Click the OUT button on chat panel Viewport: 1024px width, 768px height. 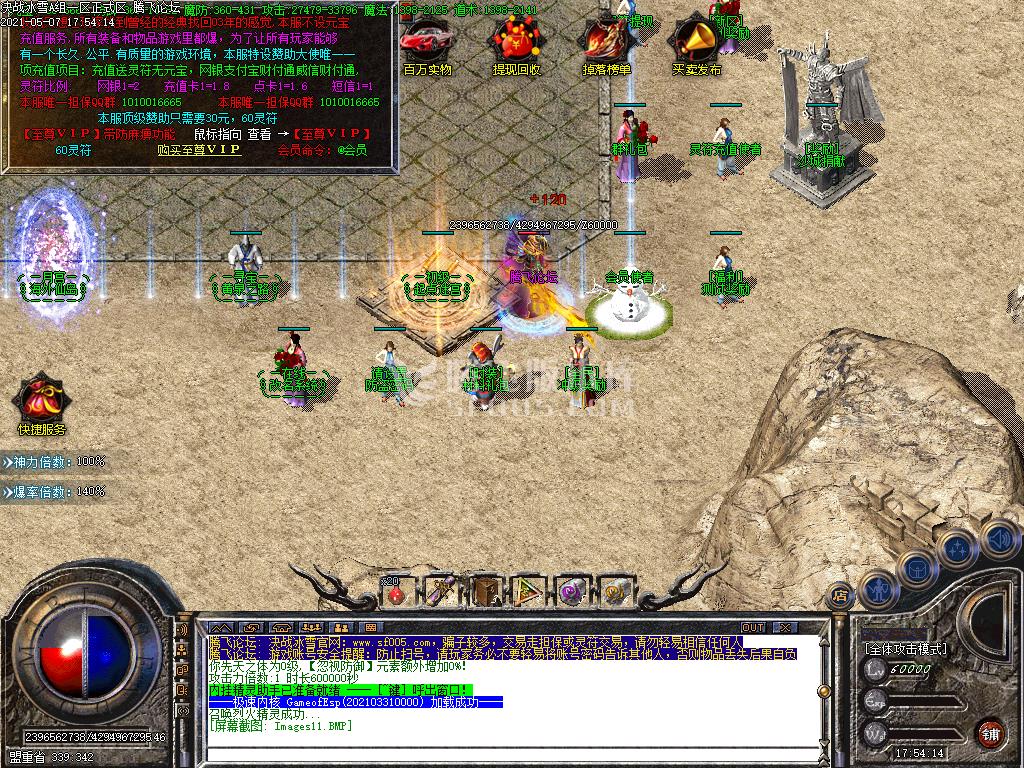(x=752, y=628)
